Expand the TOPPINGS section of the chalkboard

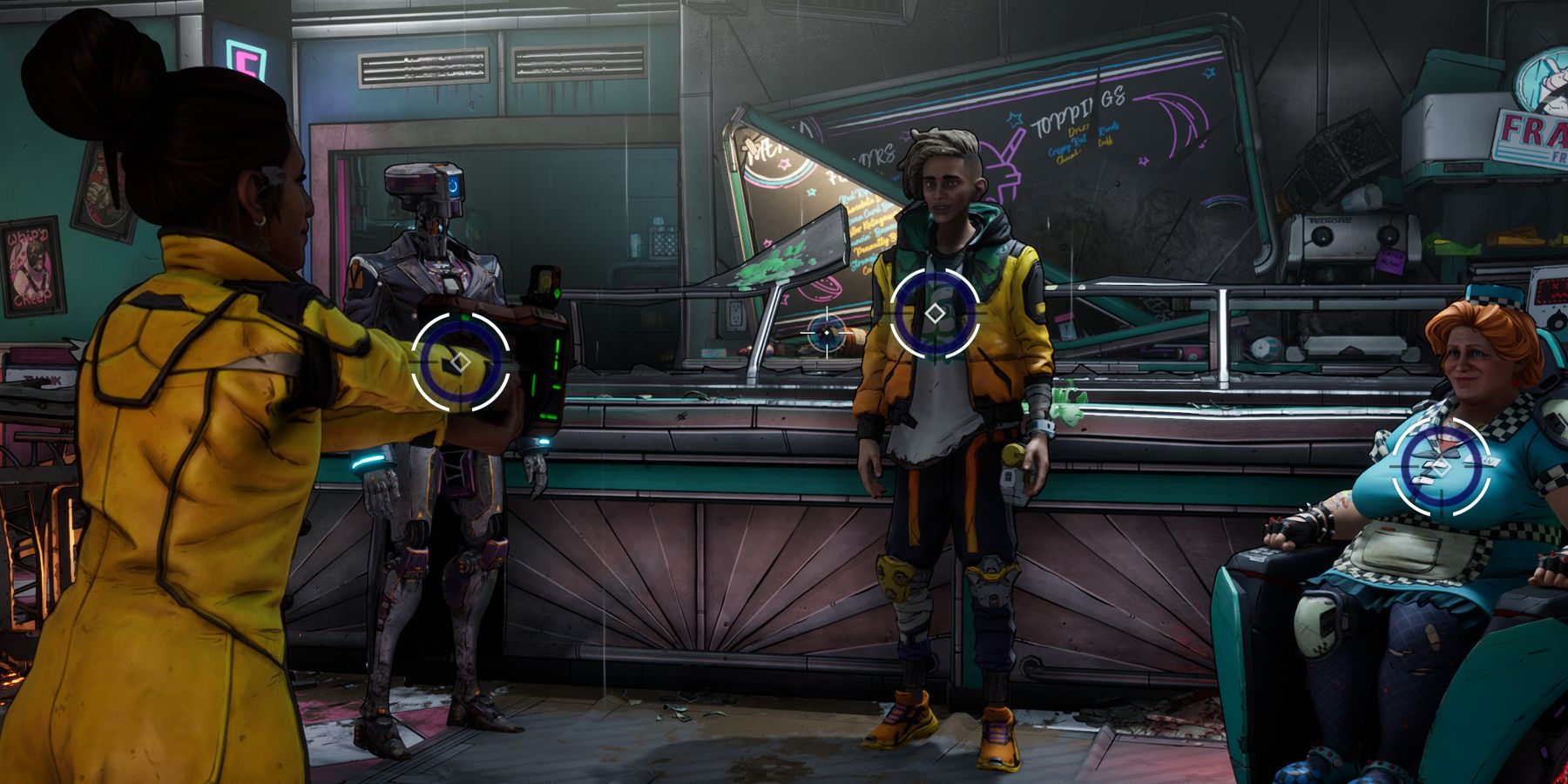tap(1080, 111)
